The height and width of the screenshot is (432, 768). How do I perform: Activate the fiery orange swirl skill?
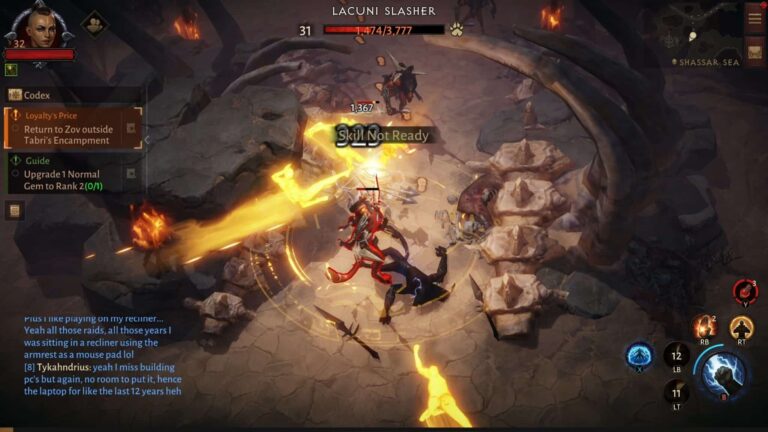[x=705, y=326]
